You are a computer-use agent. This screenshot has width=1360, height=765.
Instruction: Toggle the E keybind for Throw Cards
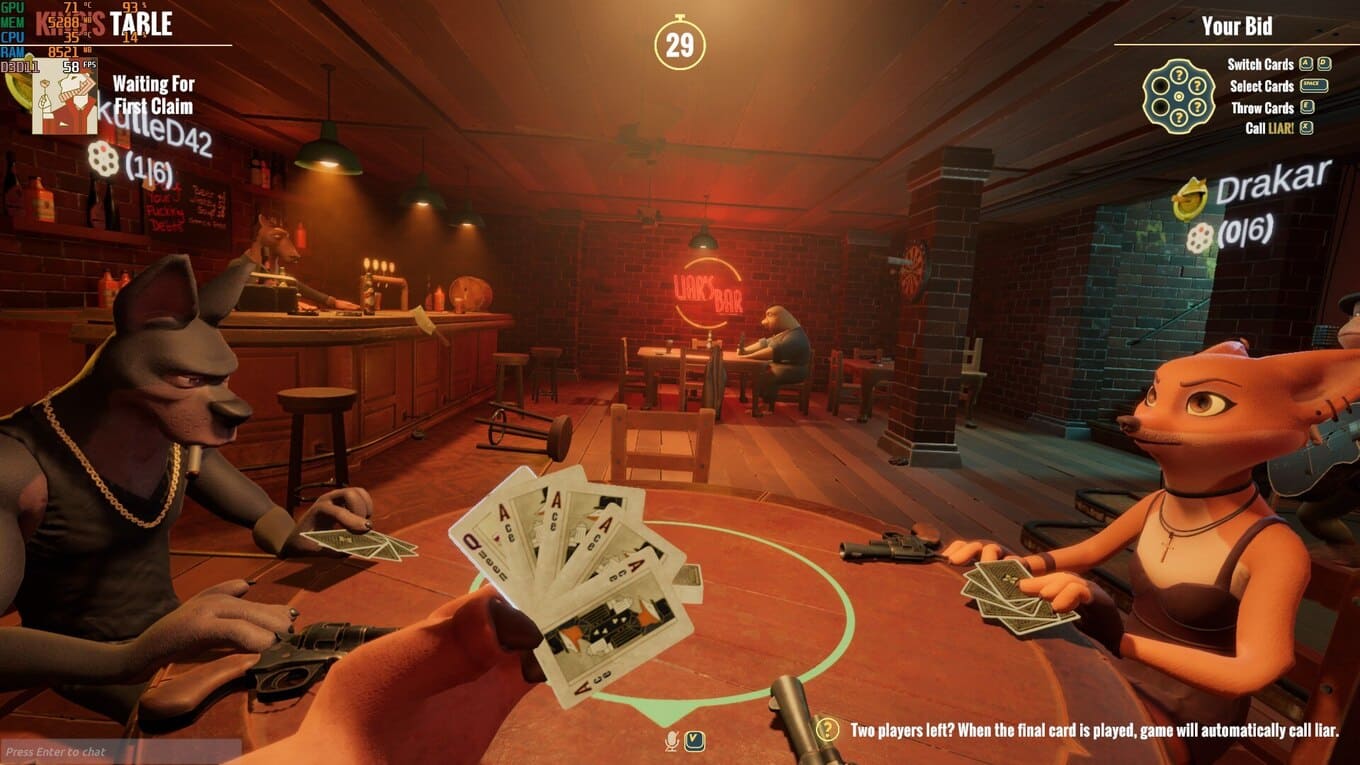click(1306, 107)
